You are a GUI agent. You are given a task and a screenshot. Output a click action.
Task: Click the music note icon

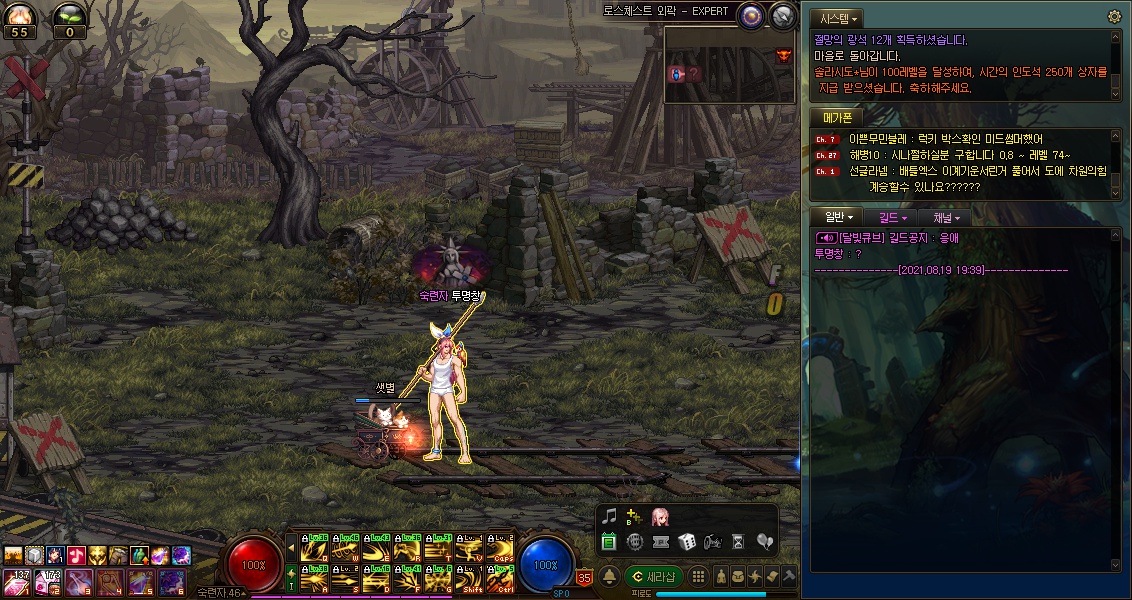tap(608, 517)
